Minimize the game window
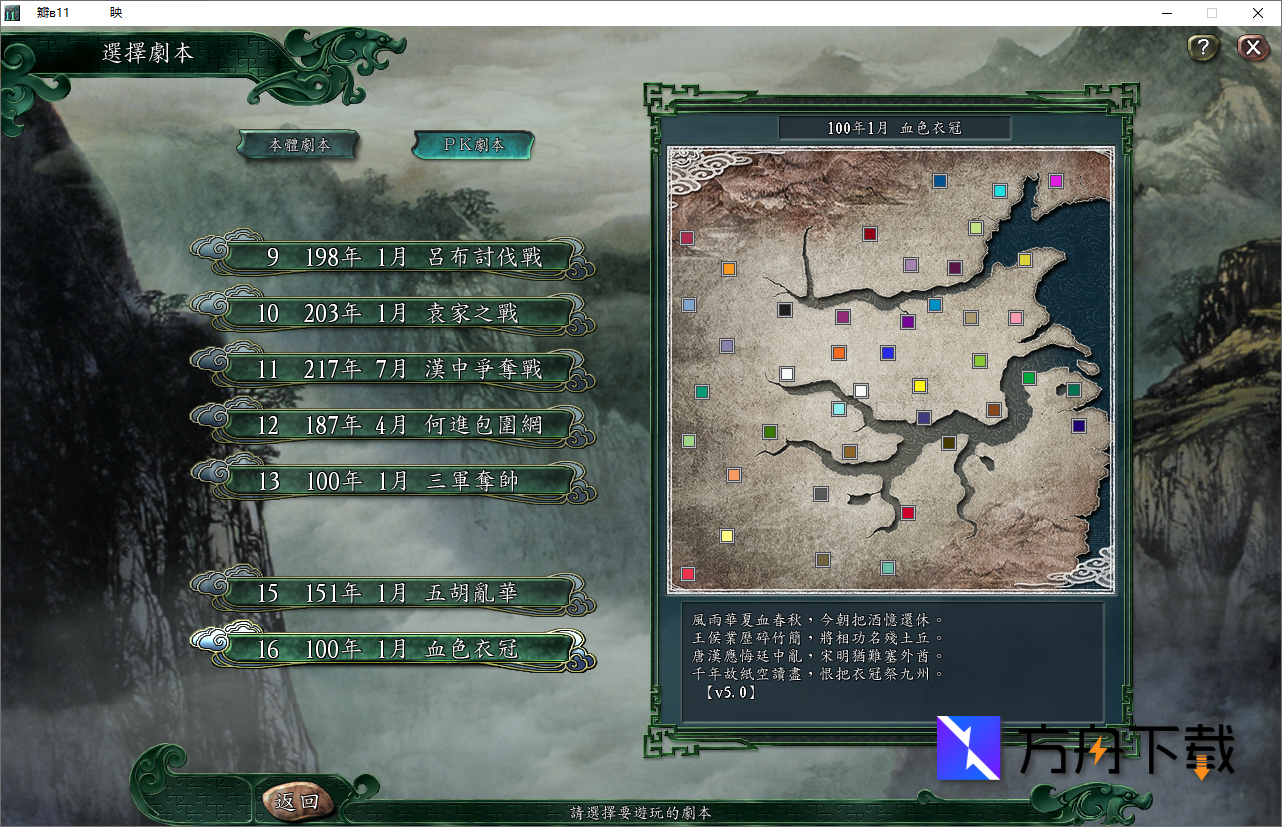The image size is (1282, 827). coord(1167,13)
